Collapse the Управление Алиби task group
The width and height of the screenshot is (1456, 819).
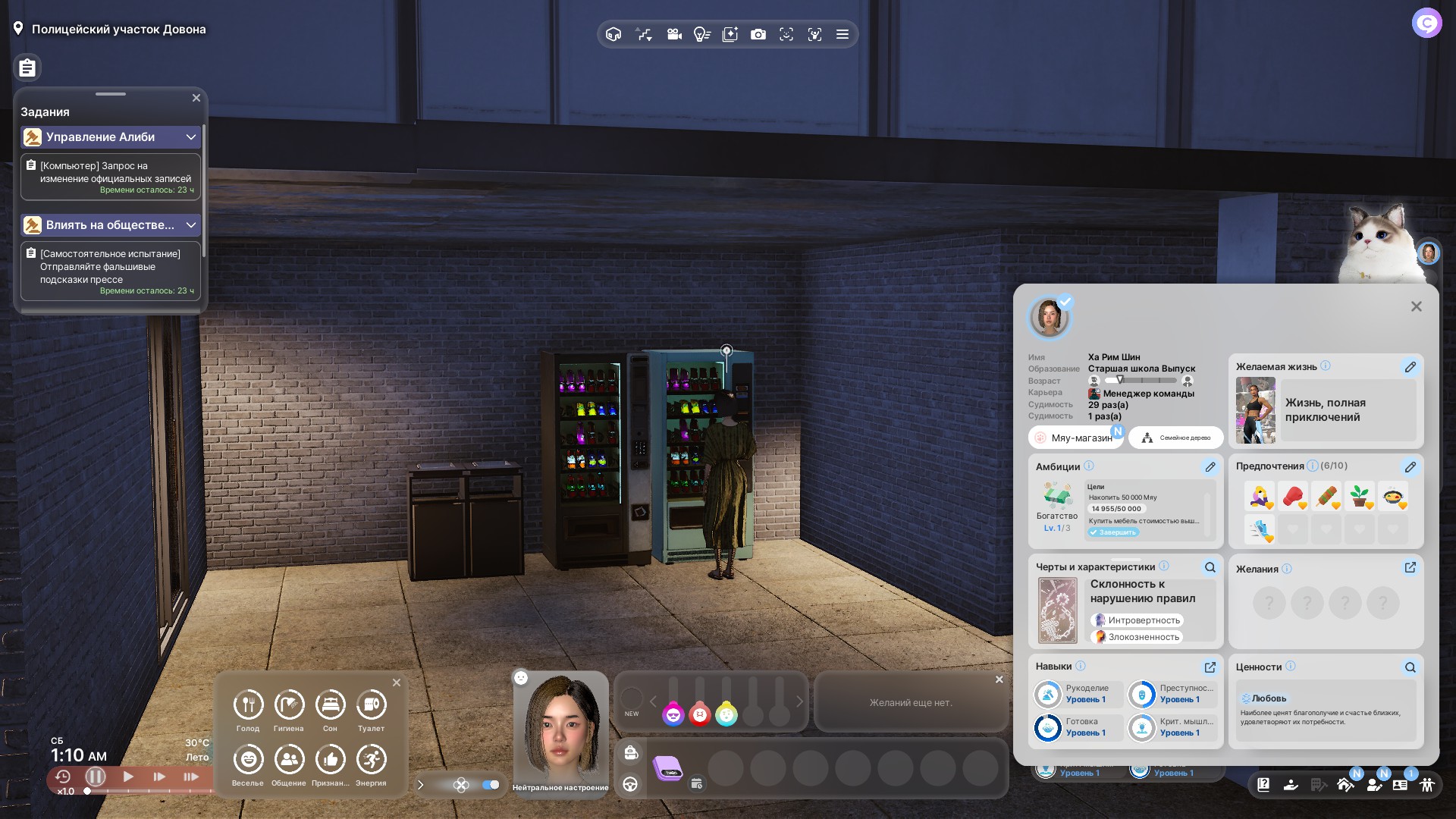[x=190, y=137]
